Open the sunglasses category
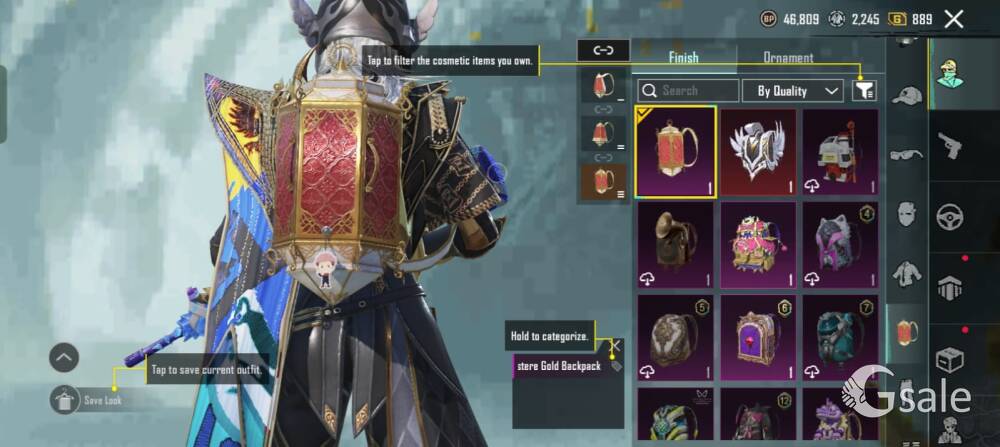 [907, 154]
